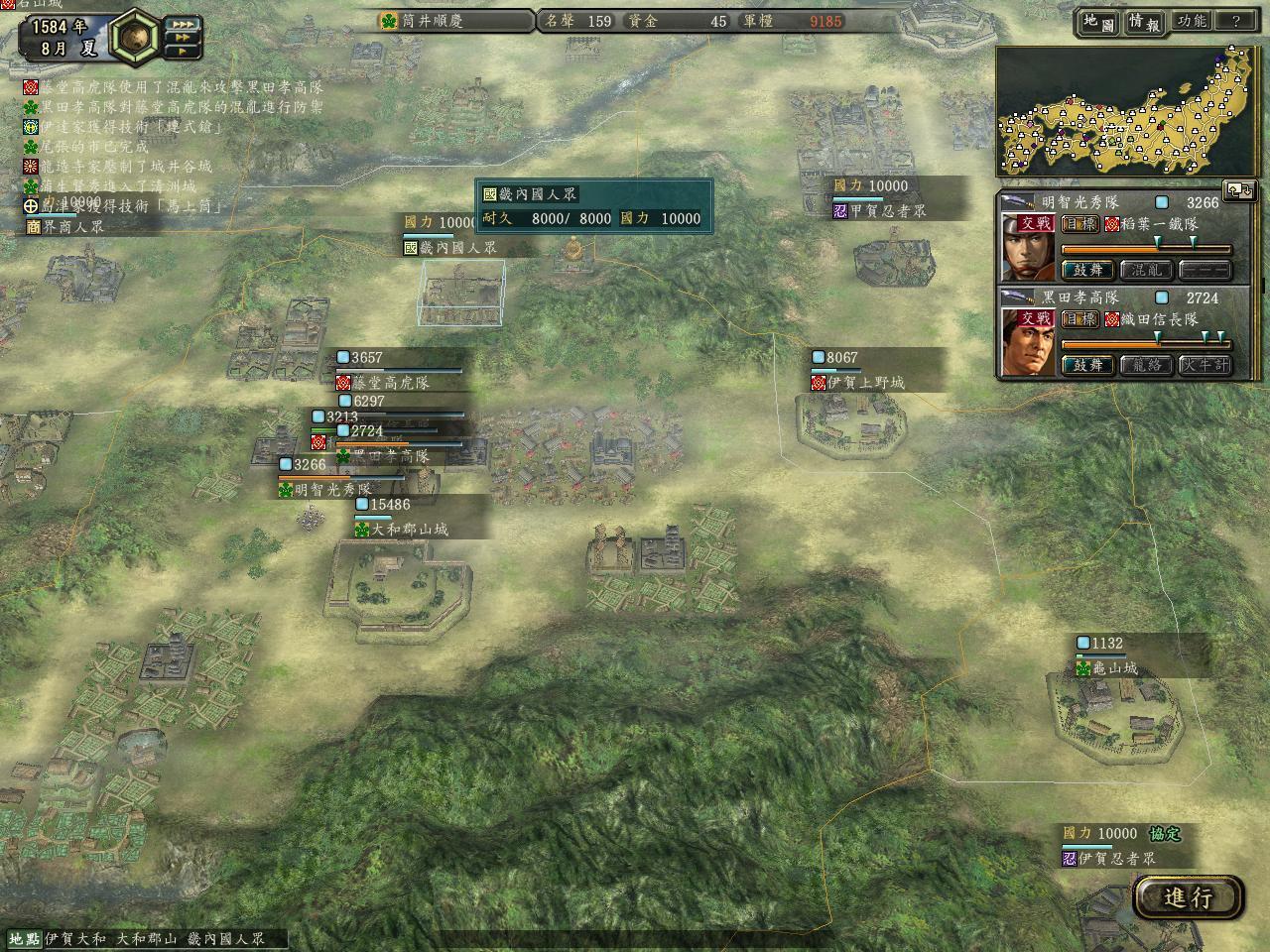Open the 功能 function menu
This screenshot has width=1270, height=952.
[1191, 21]
